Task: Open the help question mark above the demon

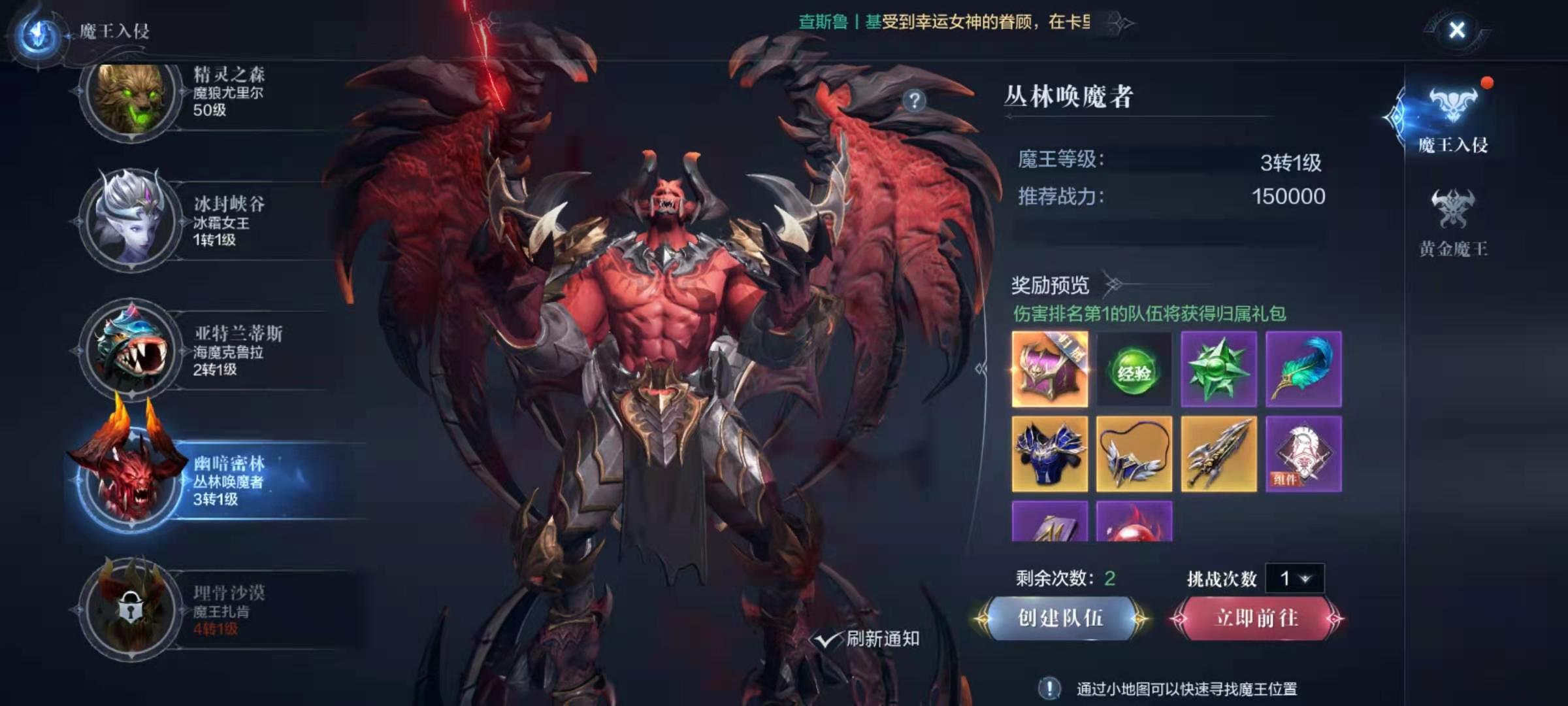Action: pyautogui.click(x=914, y=99)
